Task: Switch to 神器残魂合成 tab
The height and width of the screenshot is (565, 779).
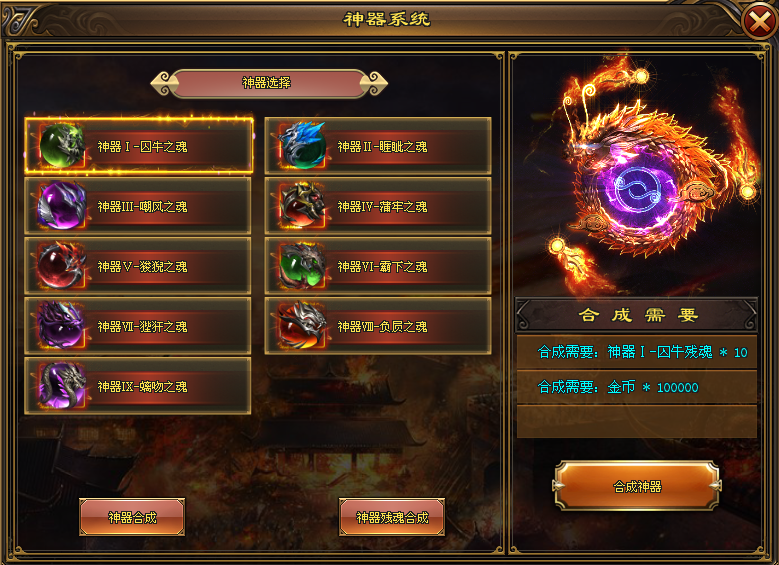Action: point(392,518)
